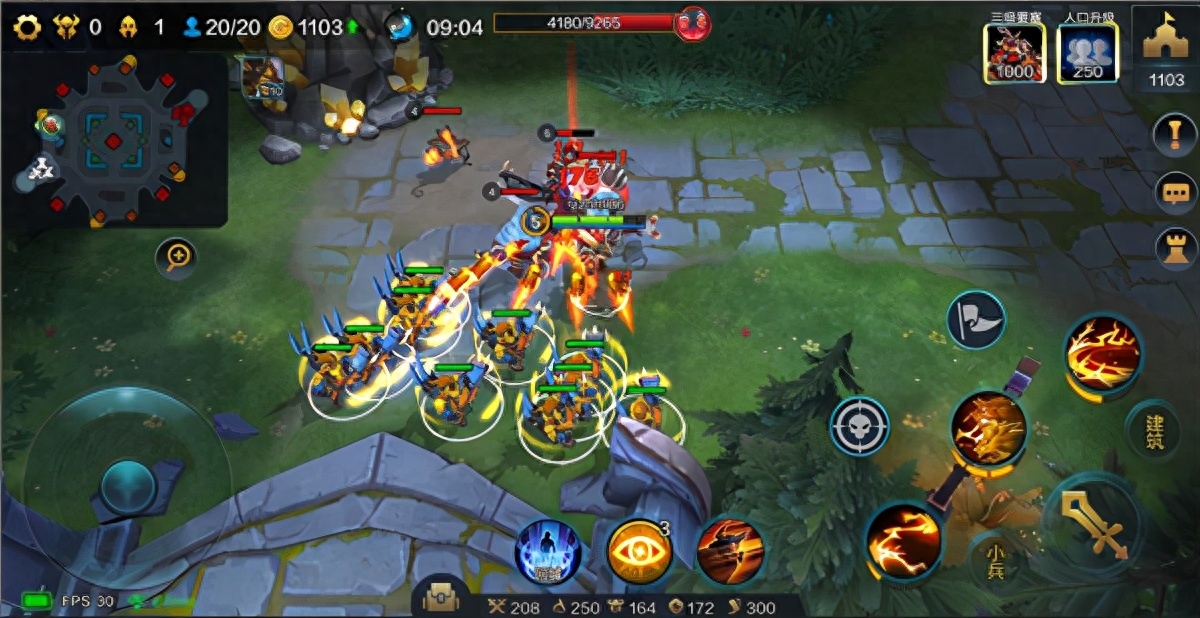Select the hero portrait beside the minimap

click(262, 78)
